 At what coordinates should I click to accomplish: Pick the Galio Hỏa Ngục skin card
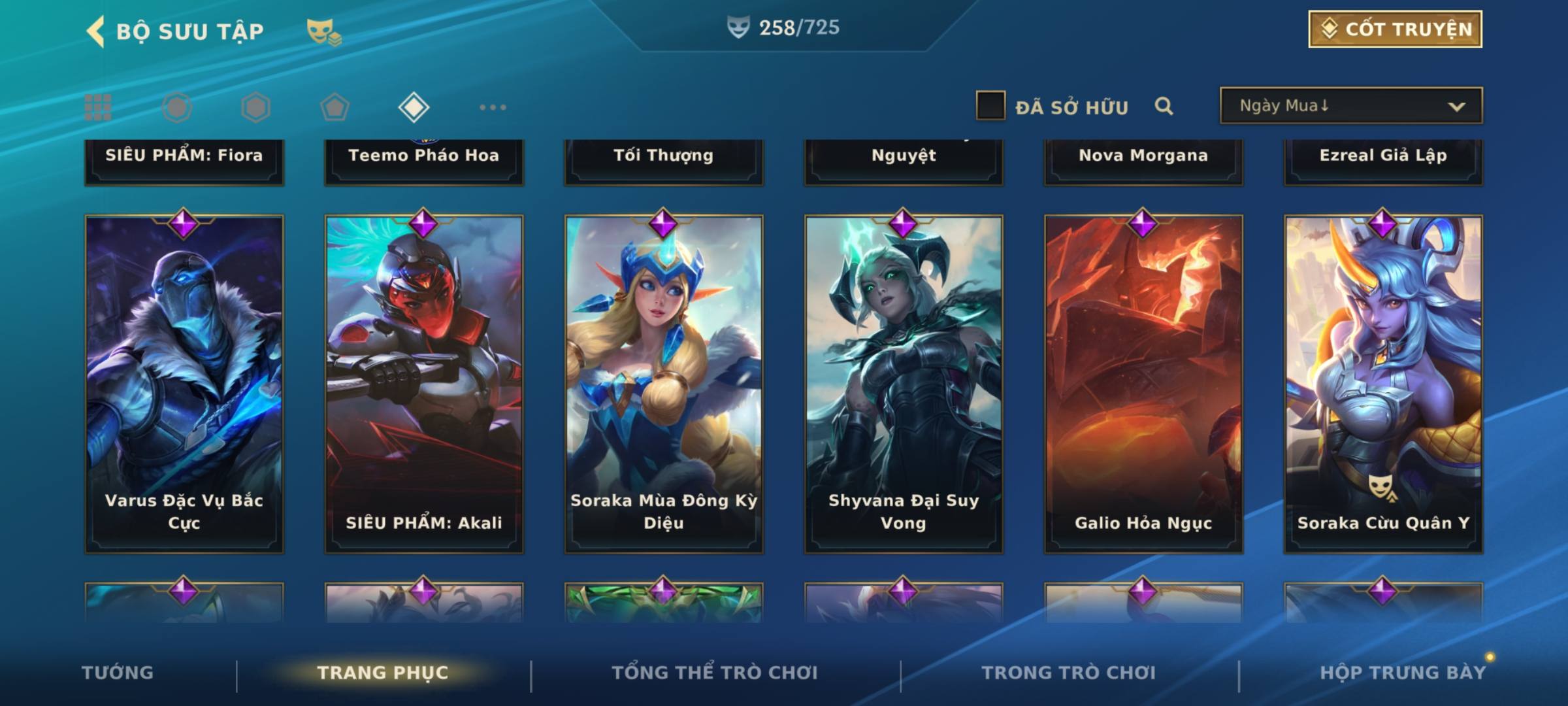(x=1143, y=384)
